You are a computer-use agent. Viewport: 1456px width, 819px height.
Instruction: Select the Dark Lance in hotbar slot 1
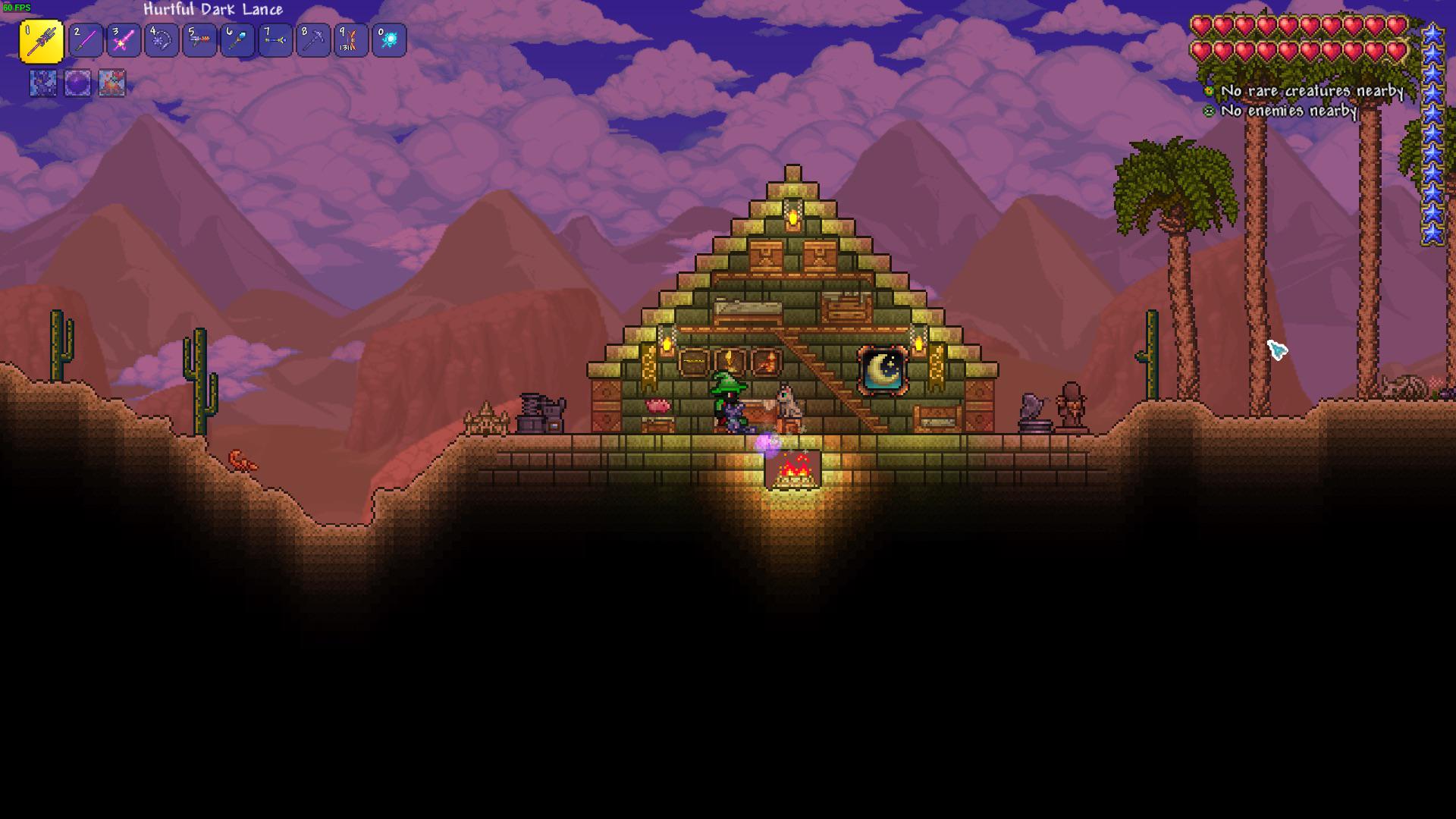coord(44,41)
